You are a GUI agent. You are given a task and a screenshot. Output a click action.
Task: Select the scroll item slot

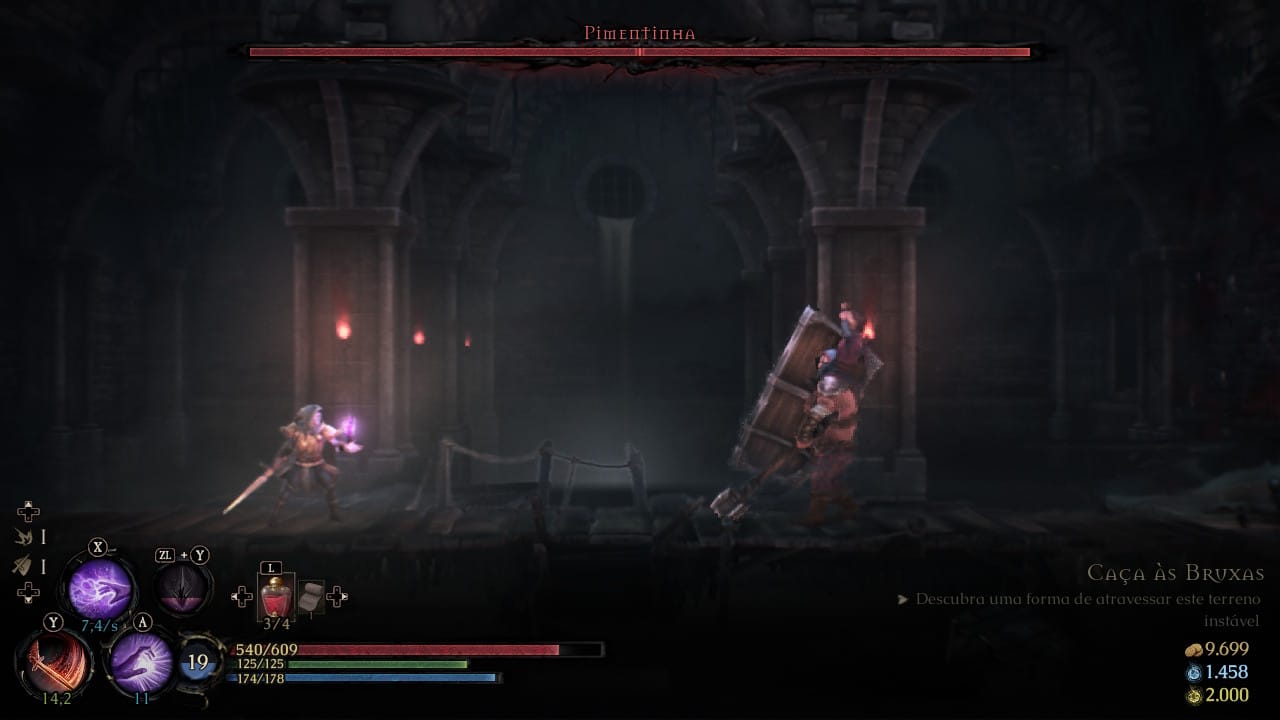pyautogui.click(x=311, y=596)
